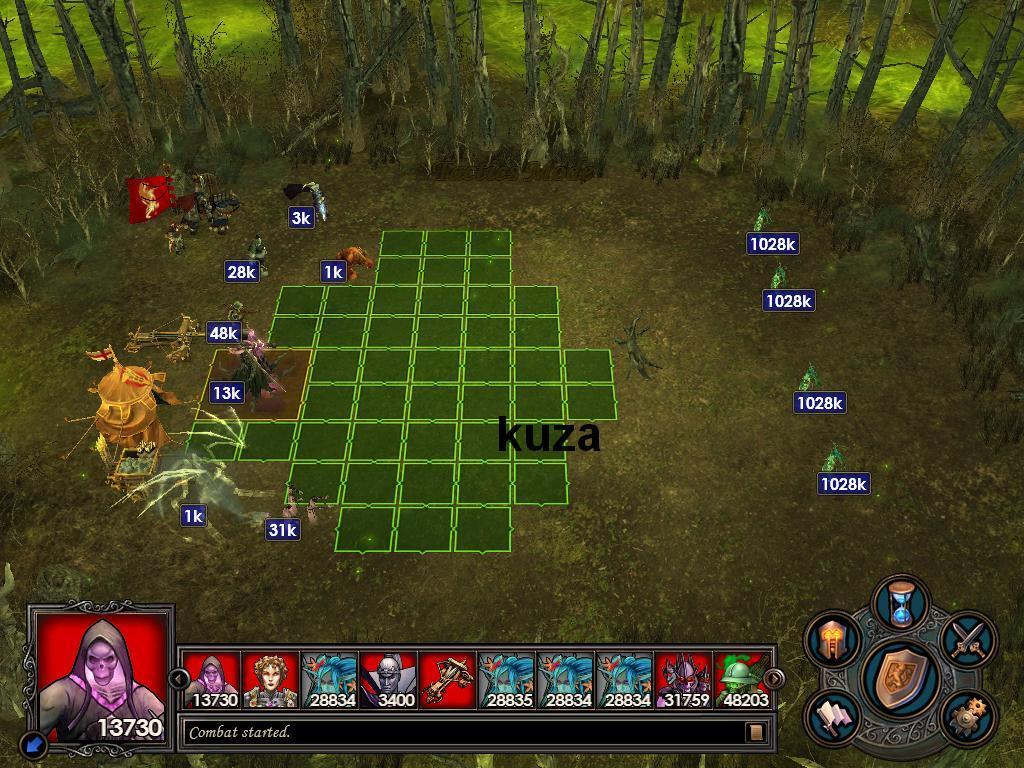Click the blue arrow button under the portrait
The height and width of the screenshot is (768, 1024).
pyautogui.click(x=33, y=744)
